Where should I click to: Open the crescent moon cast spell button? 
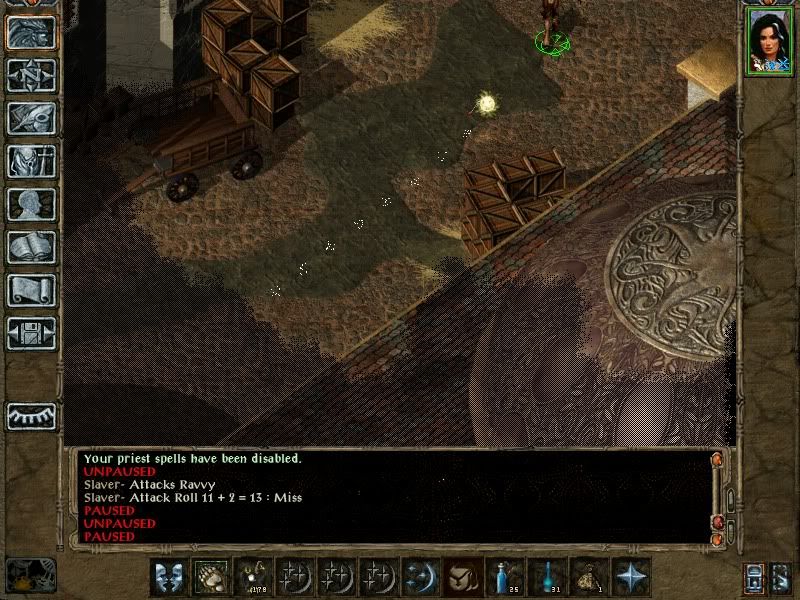click(419, 577)
